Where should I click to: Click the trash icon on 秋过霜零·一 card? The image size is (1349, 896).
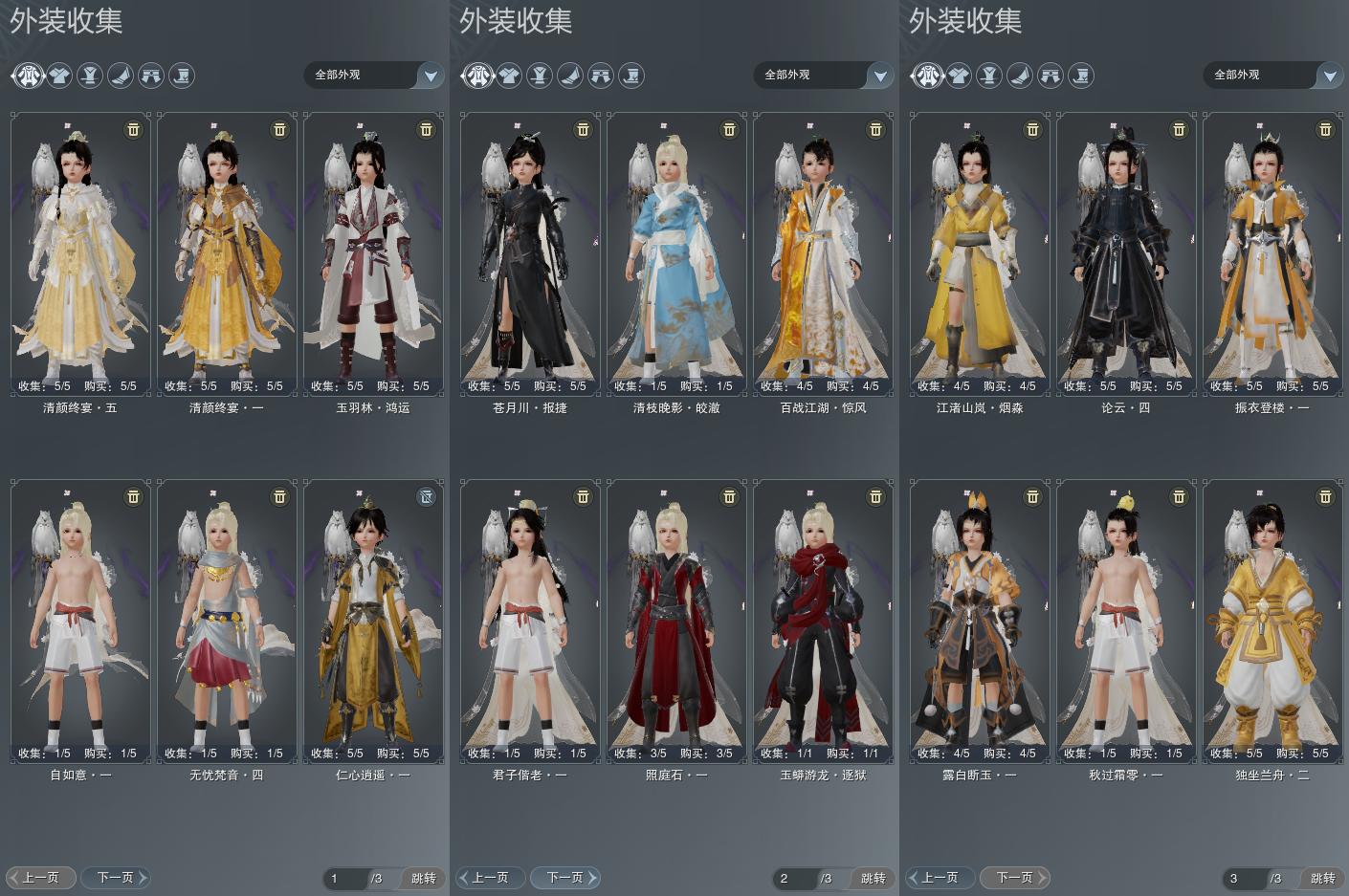[1179, 496]
